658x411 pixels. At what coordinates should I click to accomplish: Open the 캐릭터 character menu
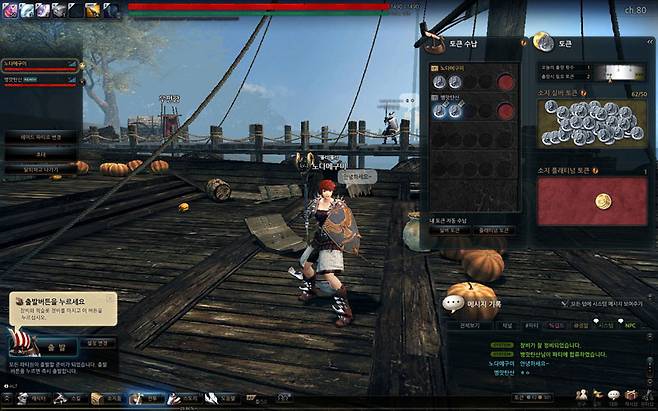(x=35, y=398)
